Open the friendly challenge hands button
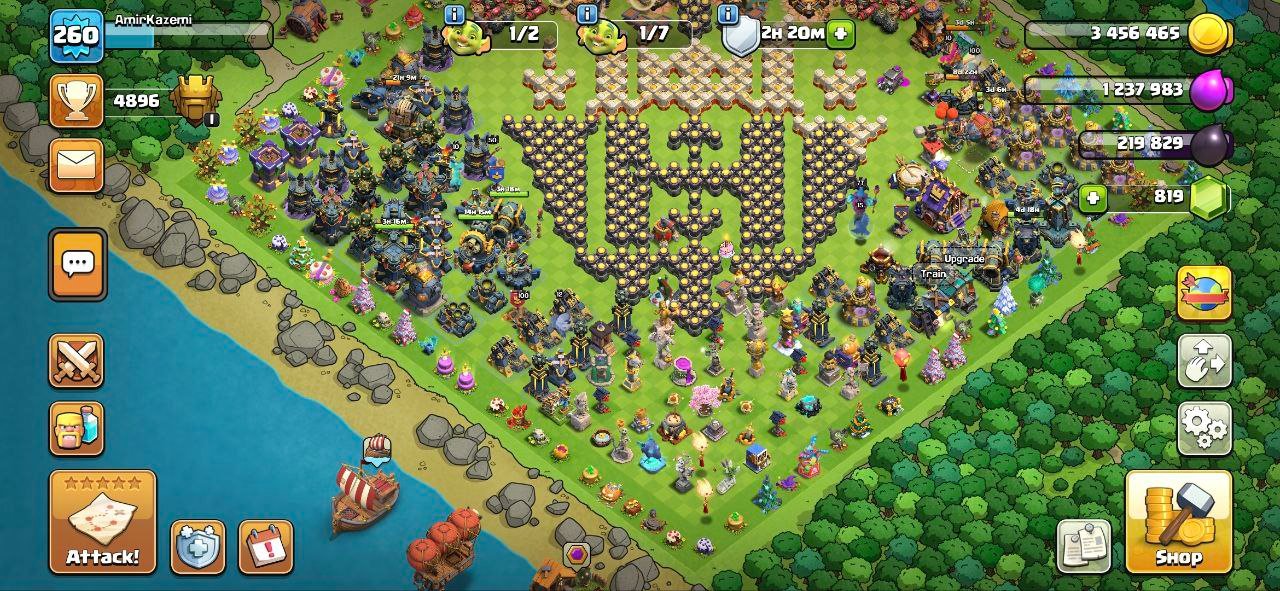This screenshot has width=1280, height=591. pos(1204,361)
